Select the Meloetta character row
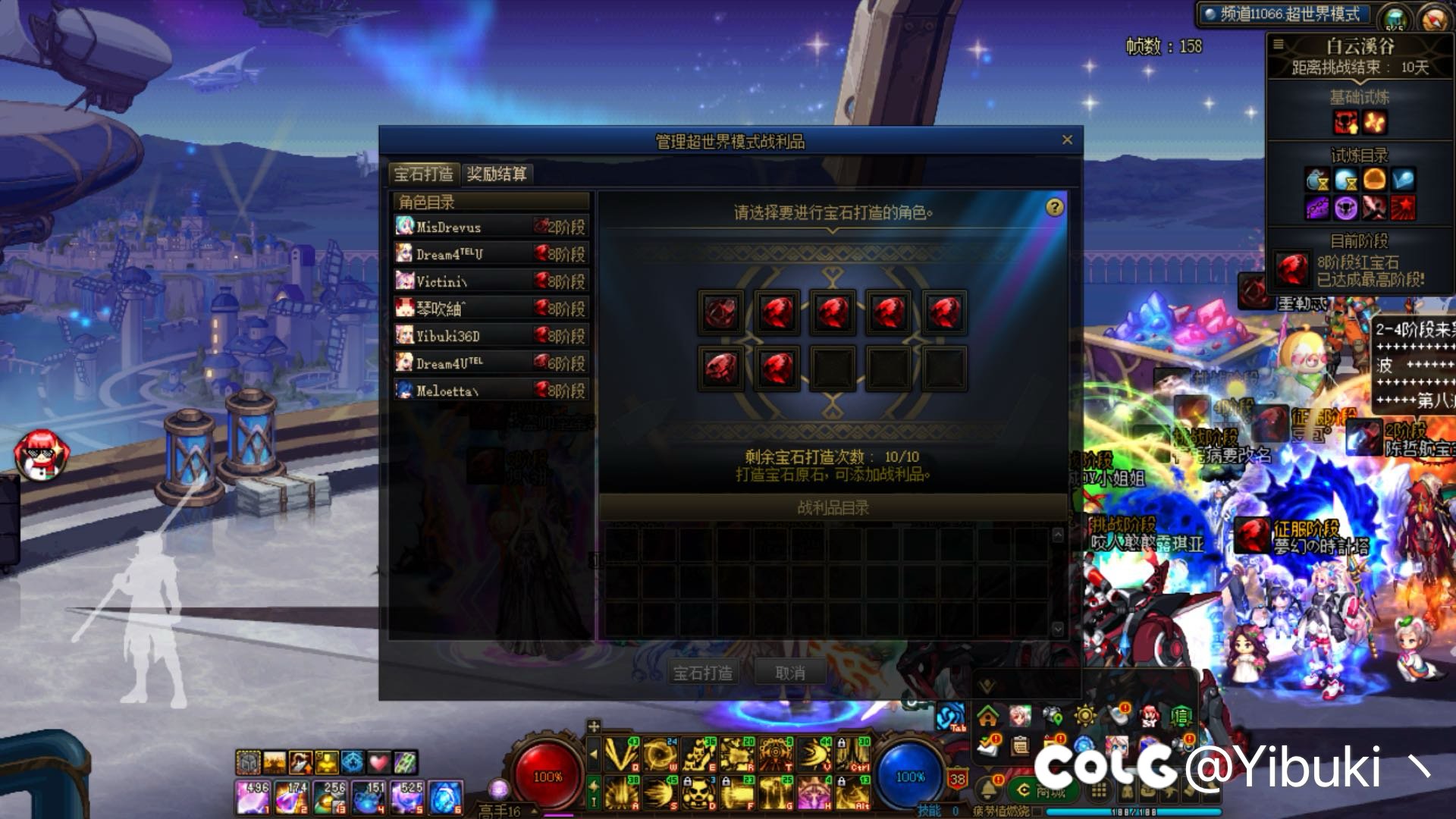1456x819 pixels. point(491,391)
